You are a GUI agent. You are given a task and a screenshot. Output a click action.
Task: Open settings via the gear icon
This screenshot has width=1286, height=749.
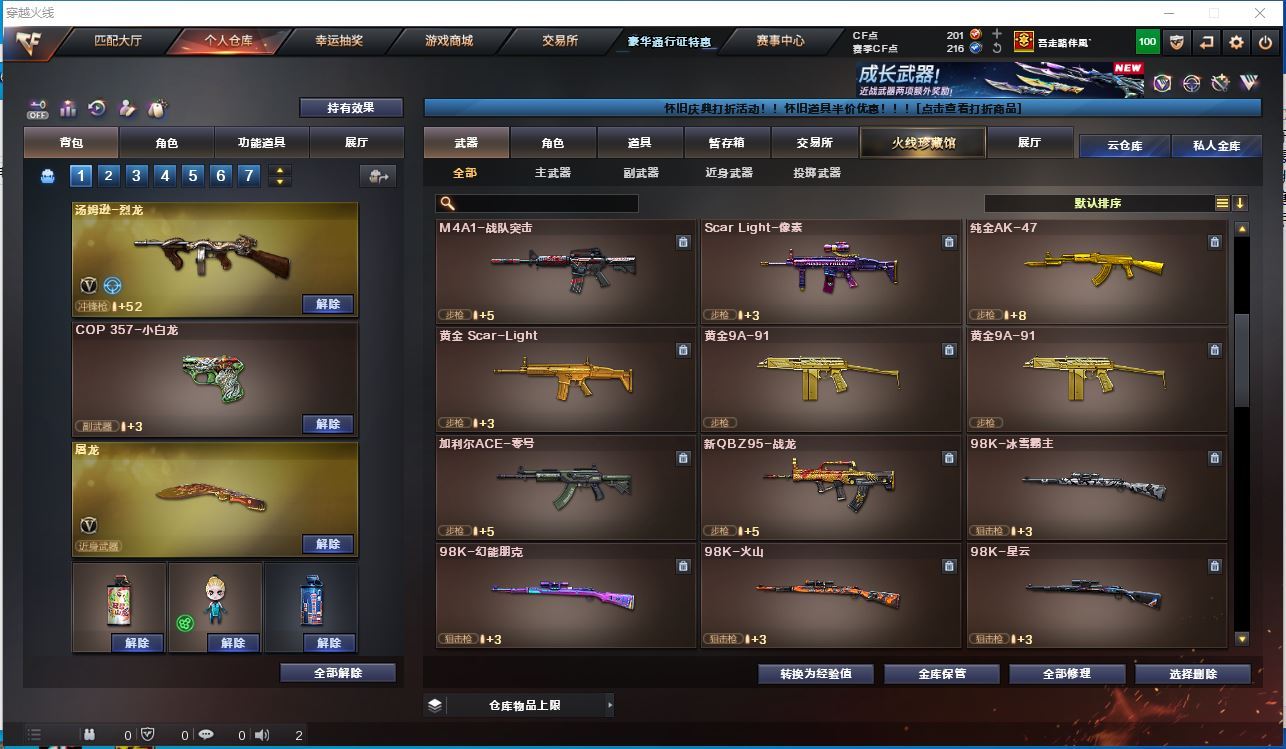[1237, 42]
